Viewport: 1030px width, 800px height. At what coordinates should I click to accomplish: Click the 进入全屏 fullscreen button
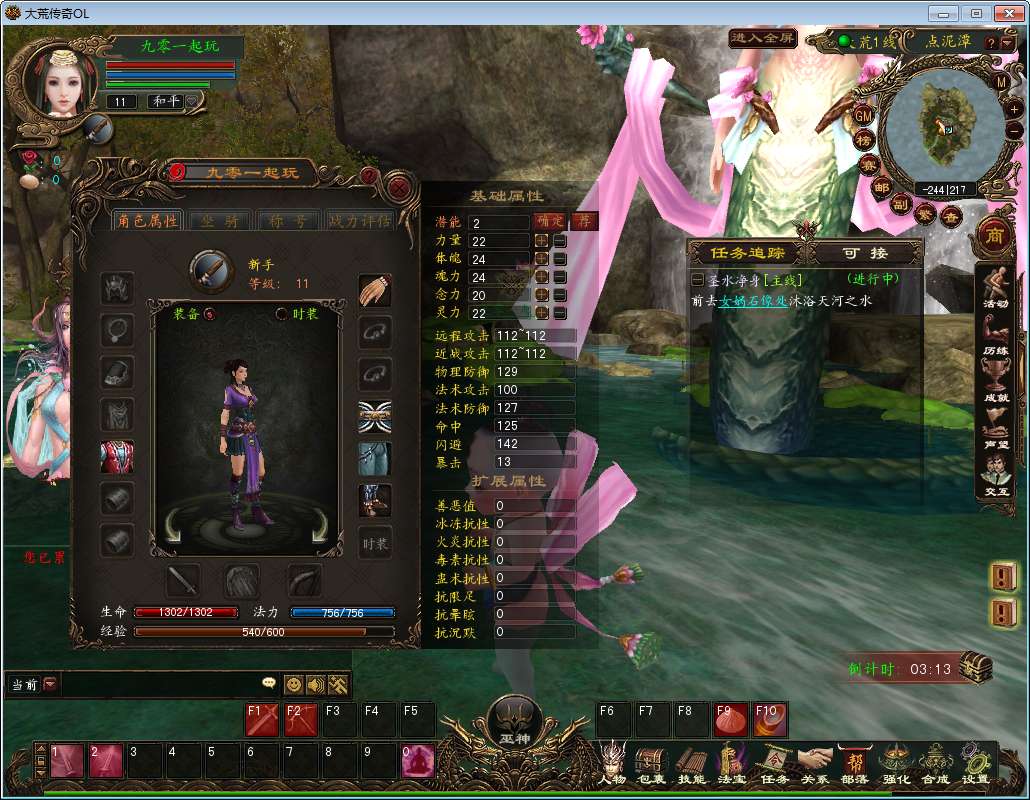(x=762, y=39)
